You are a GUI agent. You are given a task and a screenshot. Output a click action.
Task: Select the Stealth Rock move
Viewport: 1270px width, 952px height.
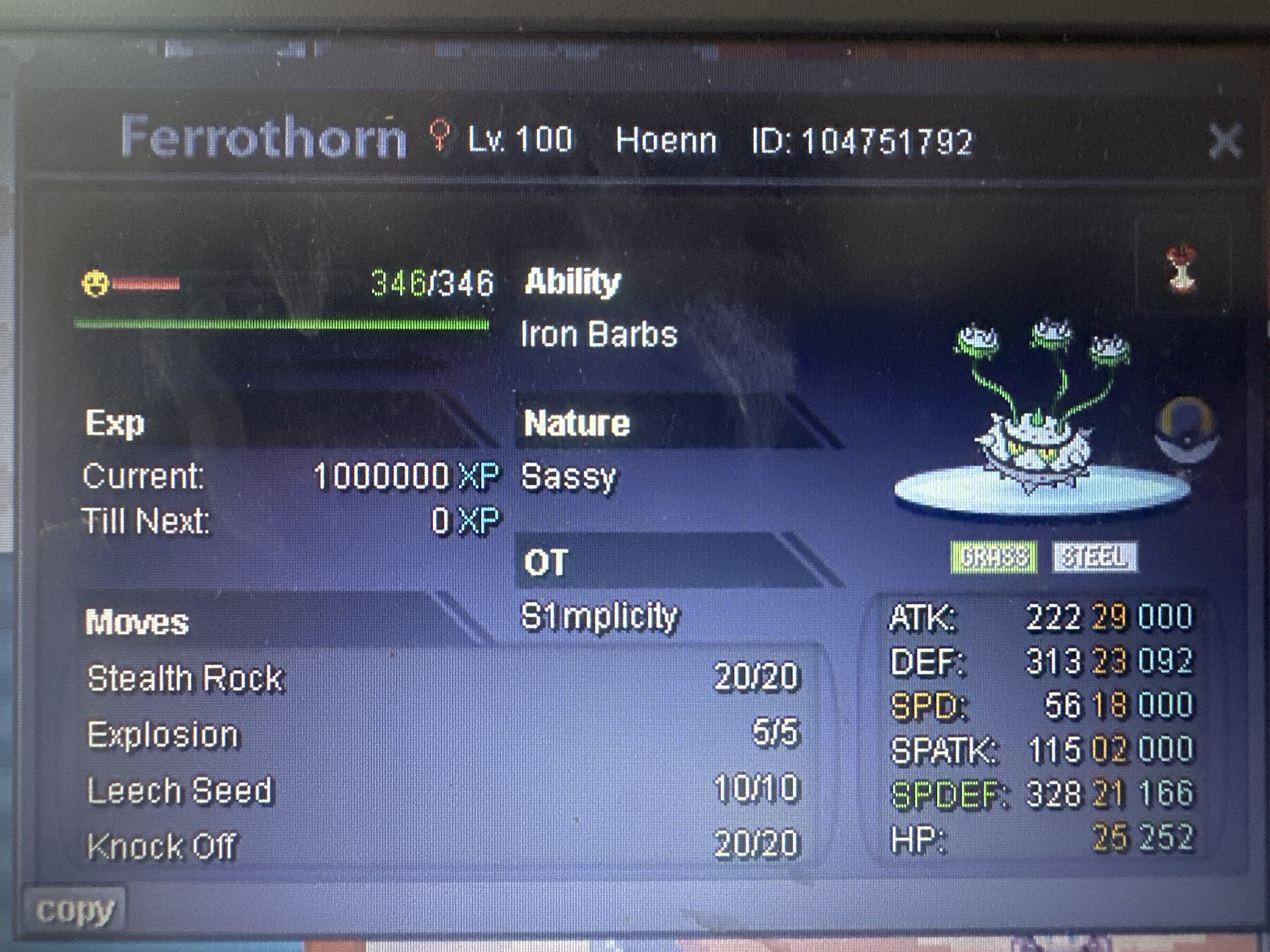[x=186, y=678]
